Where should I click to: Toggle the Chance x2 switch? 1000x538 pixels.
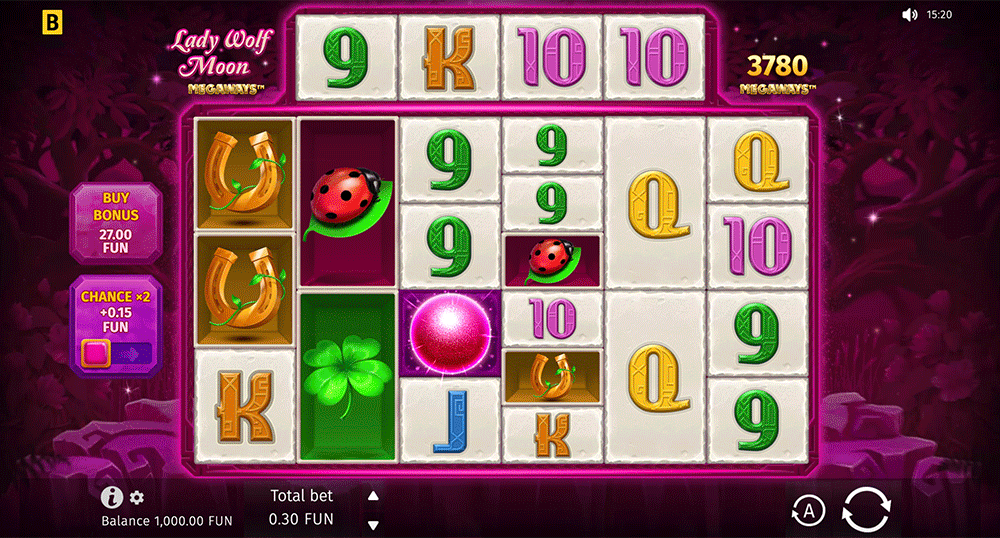pos(116,352)
